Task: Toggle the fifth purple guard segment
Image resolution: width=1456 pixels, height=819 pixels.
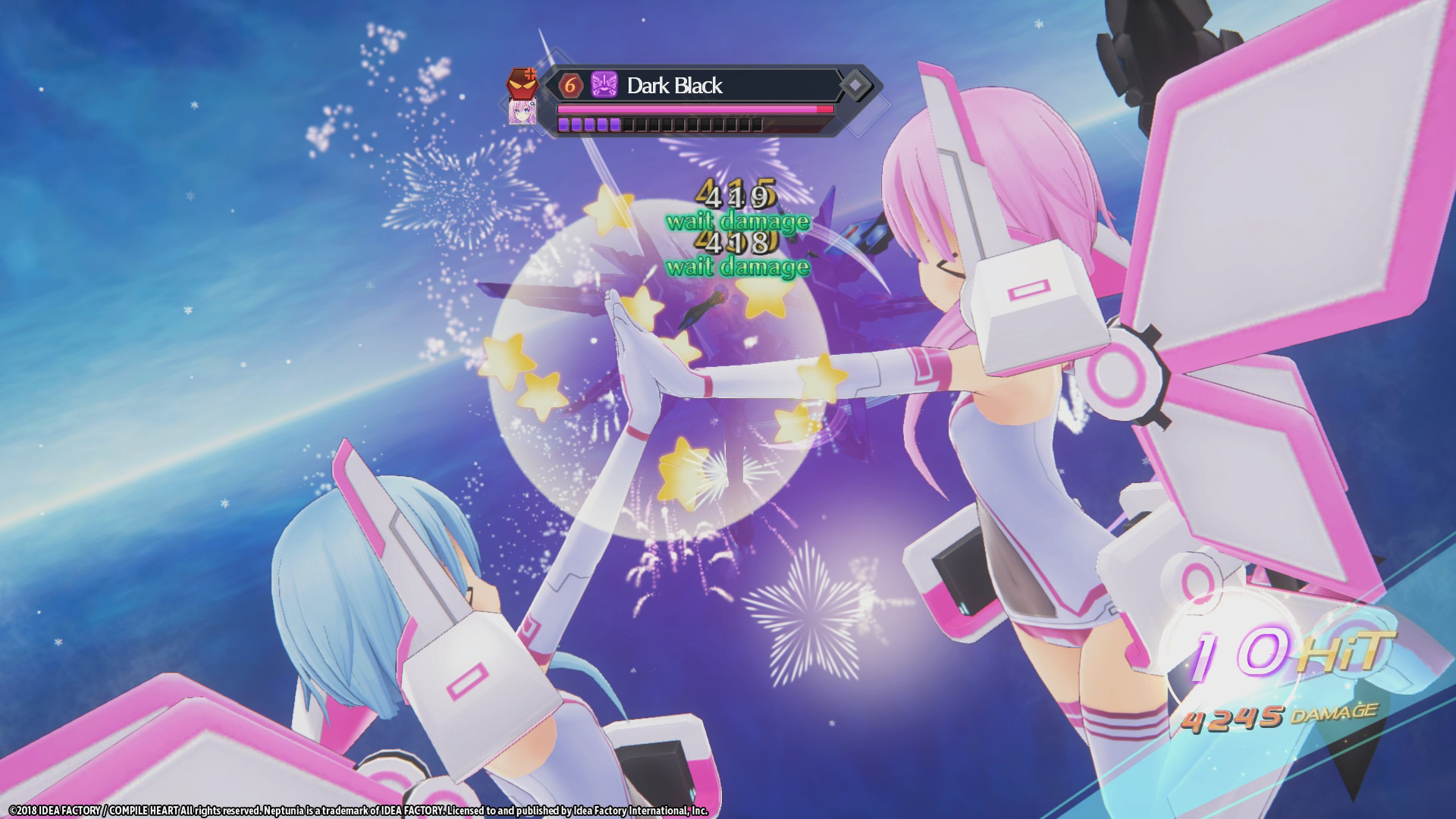Action: [616, 126]
